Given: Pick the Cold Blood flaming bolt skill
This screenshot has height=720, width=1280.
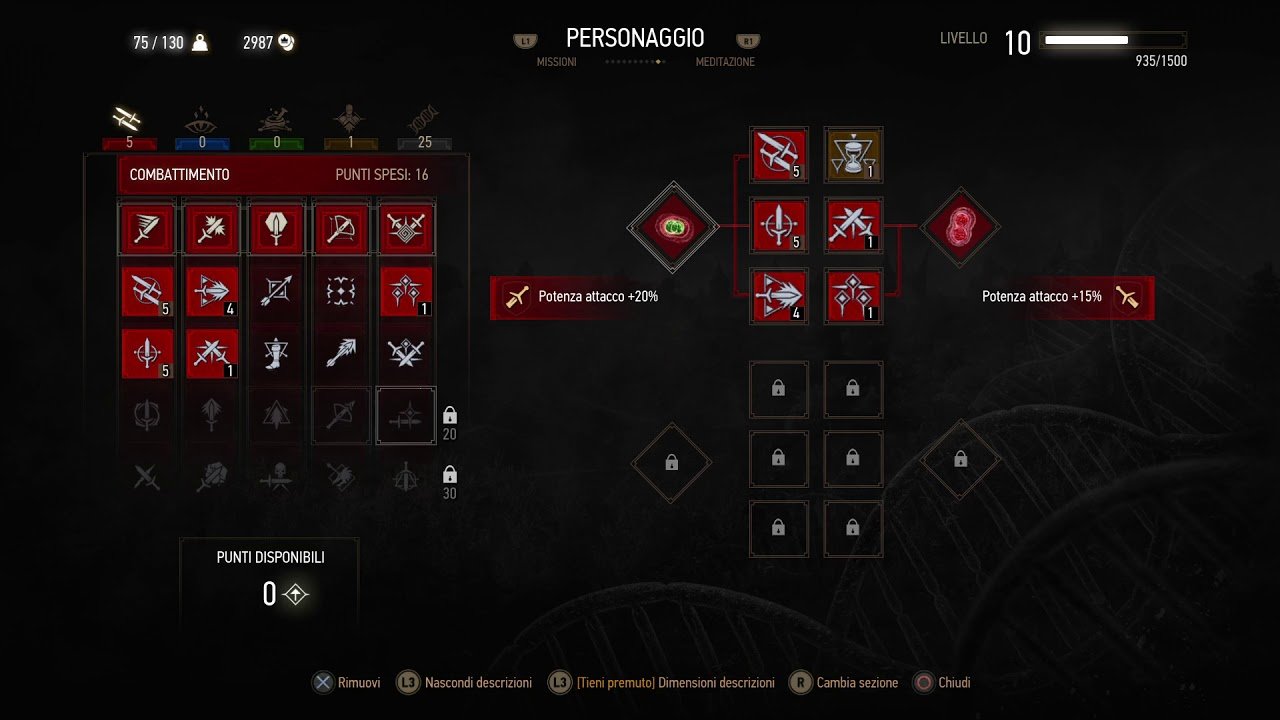Looking at the screenshot, I should [x=342, y=353].
